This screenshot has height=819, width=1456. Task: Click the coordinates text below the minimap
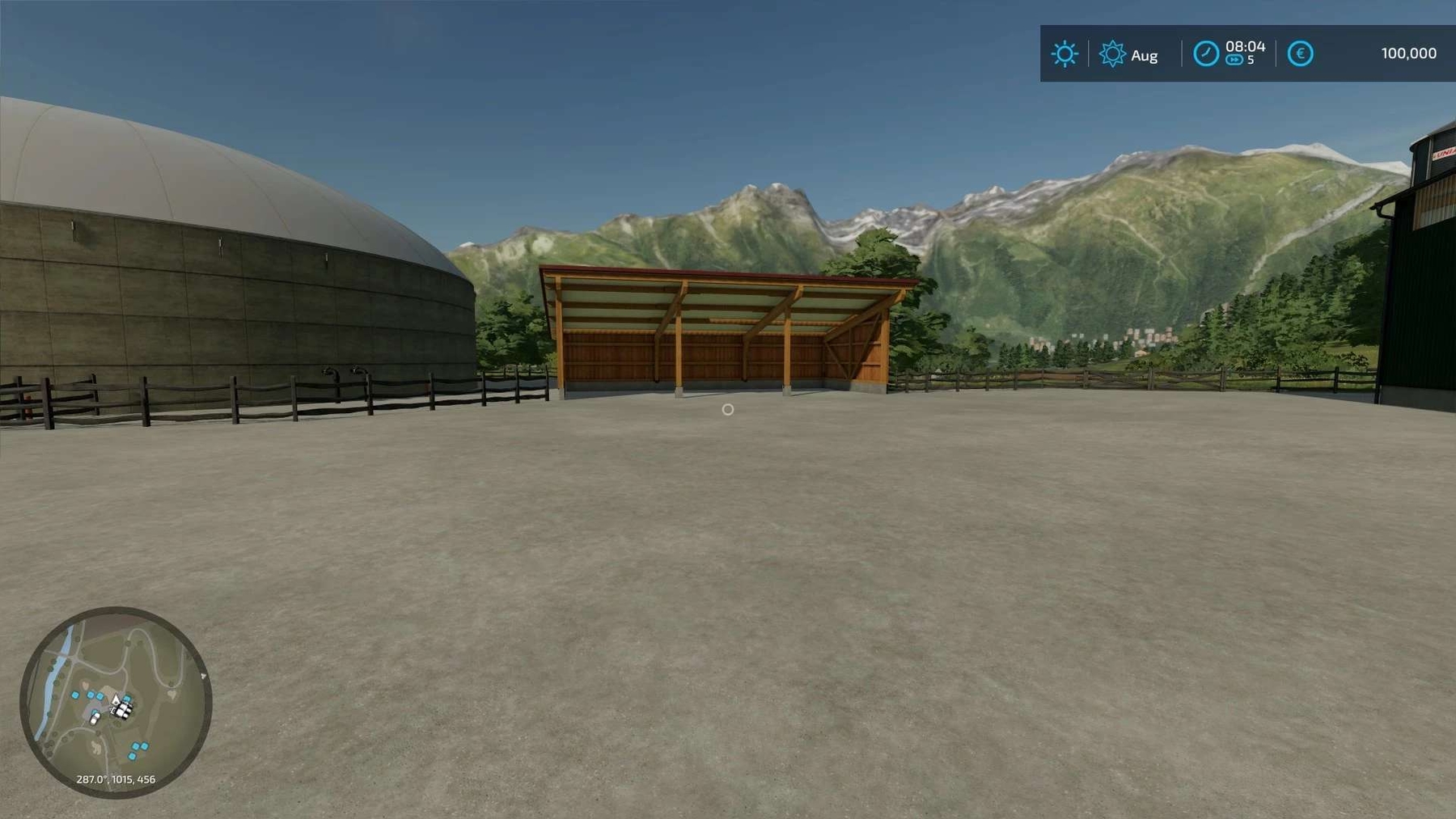point(116,779)
